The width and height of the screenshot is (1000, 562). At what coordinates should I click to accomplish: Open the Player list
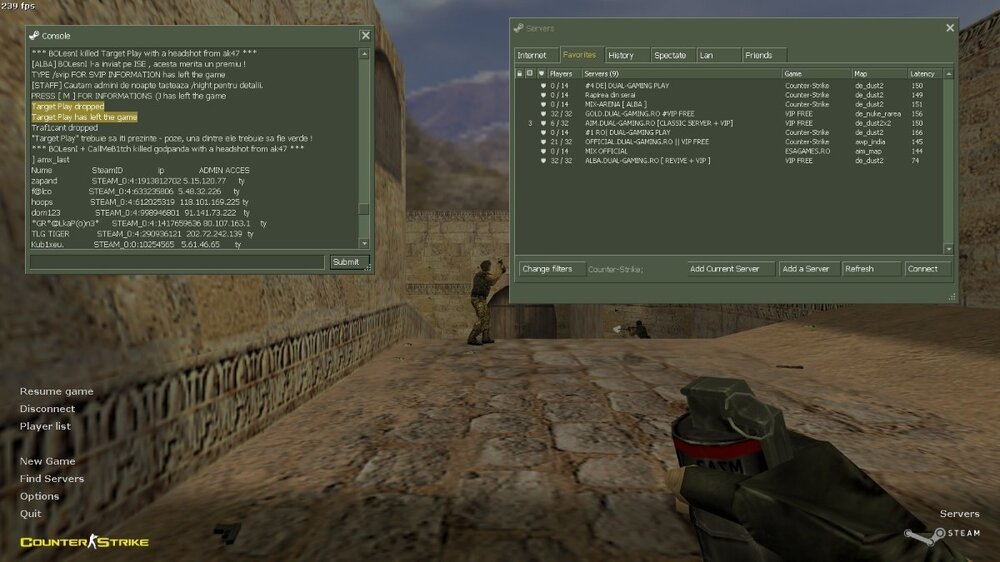(45, 426)
